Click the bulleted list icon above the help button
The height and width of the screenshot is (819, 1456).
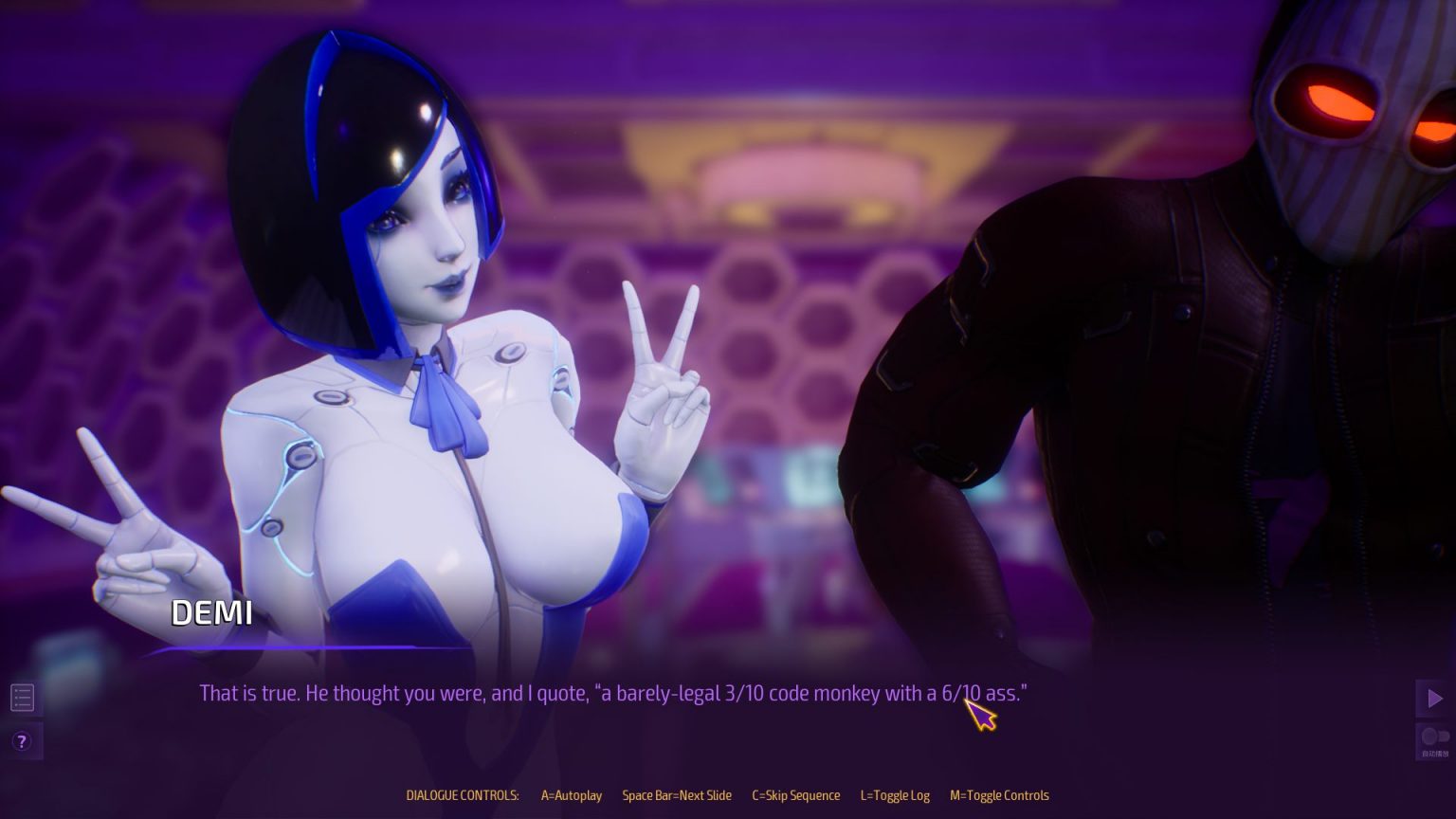(x=22, y=697)
